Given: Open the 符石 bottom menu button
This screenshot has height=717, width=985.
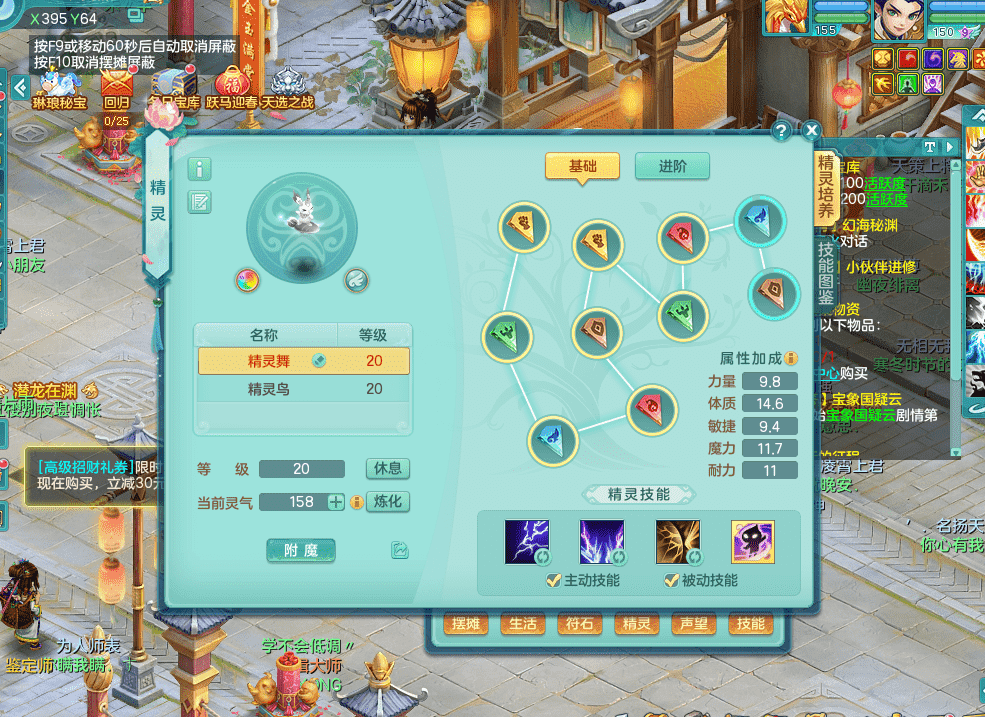Looking at the screenshot, I should click(580, 625).
